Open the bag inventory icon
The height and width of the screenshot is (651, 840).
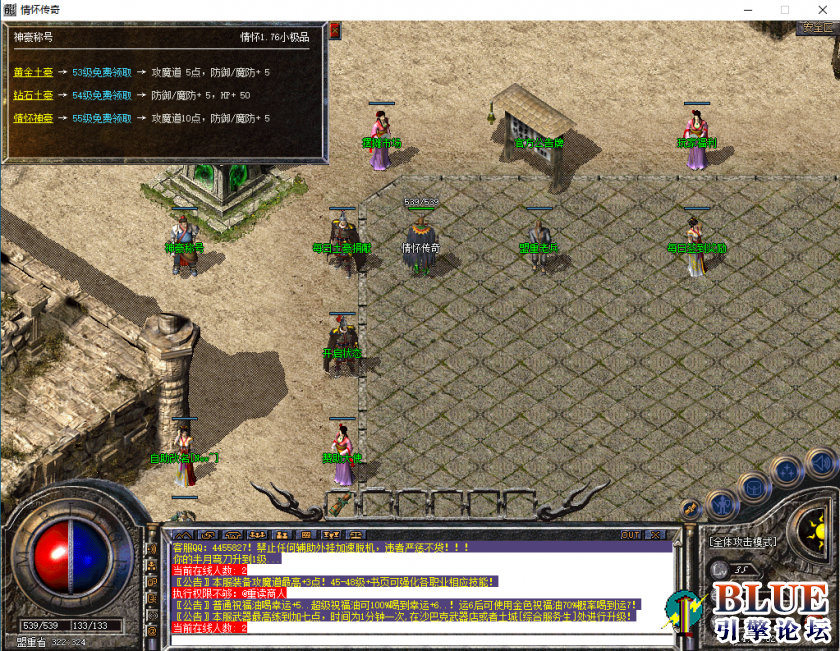[753, 487]
